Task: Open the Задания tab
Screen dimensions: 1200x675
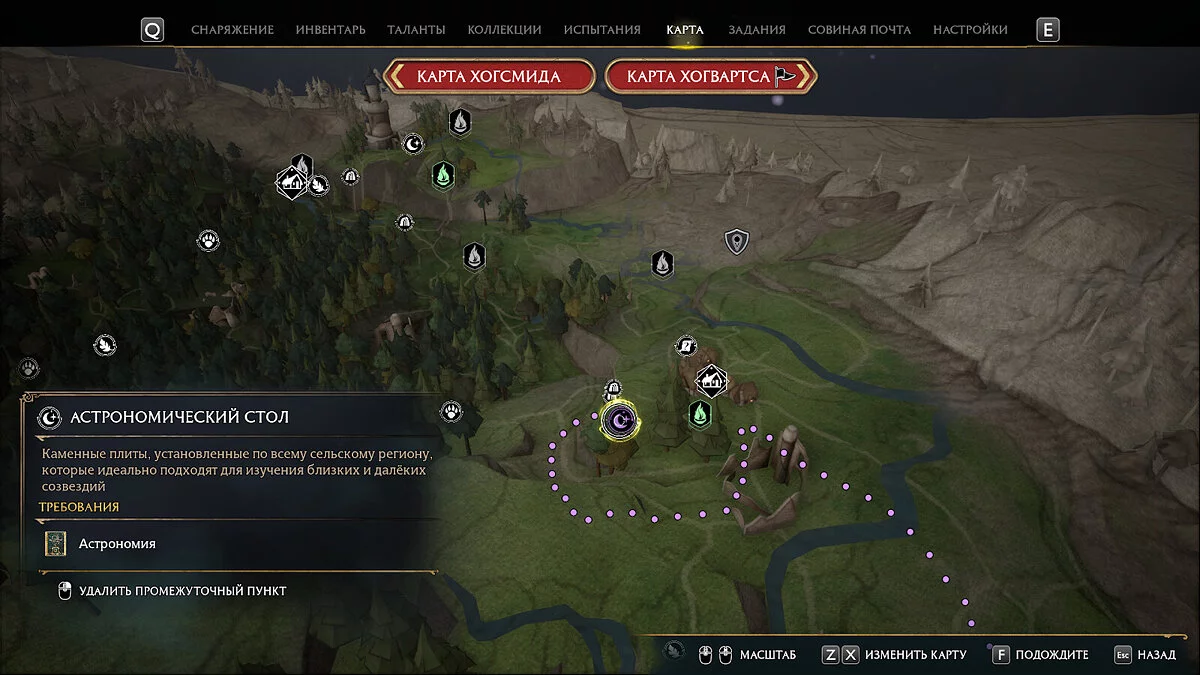Action: pyautogui.click(x=757, y=30)
